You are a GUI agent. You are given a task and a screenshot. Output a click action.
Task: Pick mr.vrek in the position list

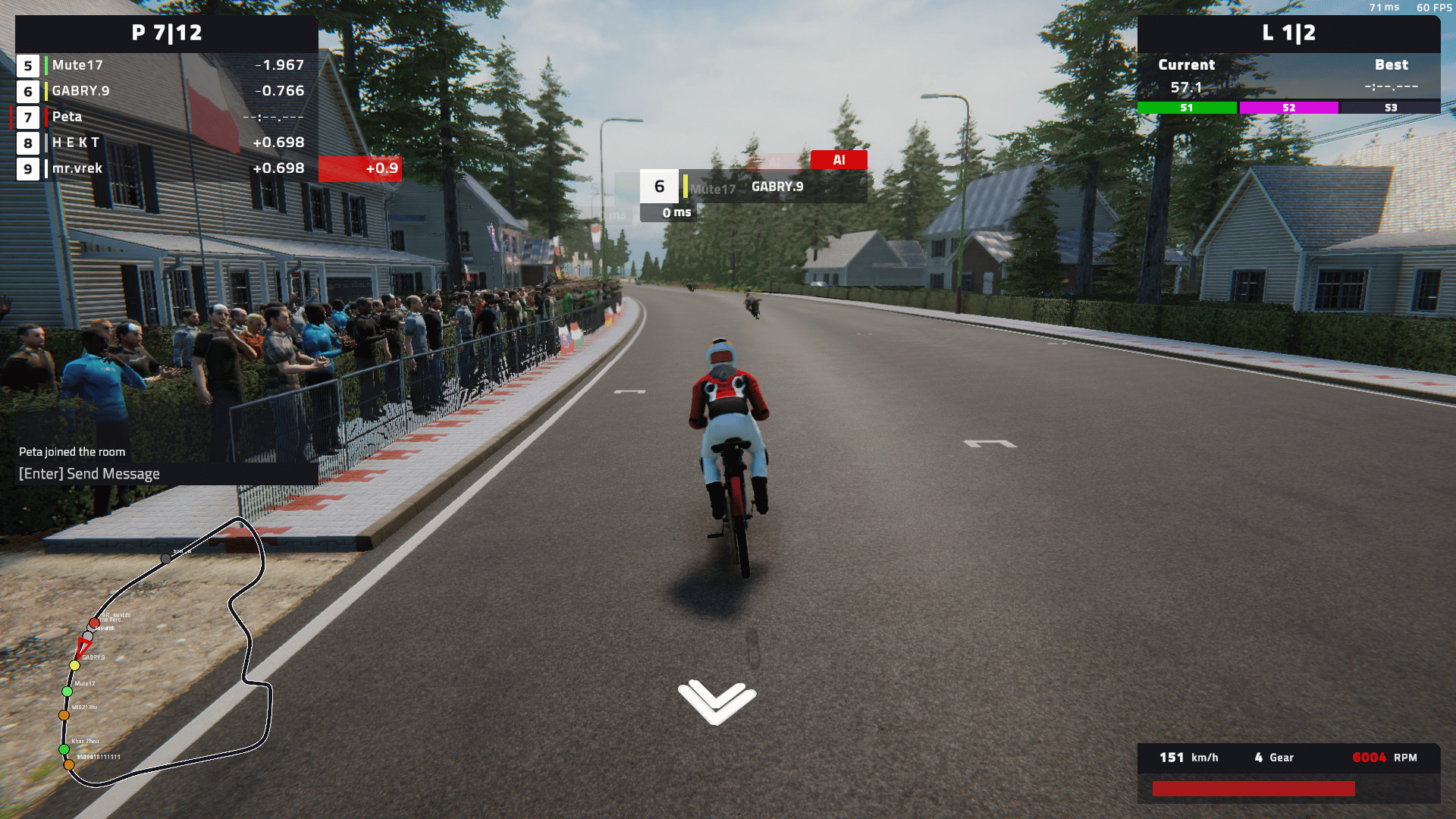[167, 168]
